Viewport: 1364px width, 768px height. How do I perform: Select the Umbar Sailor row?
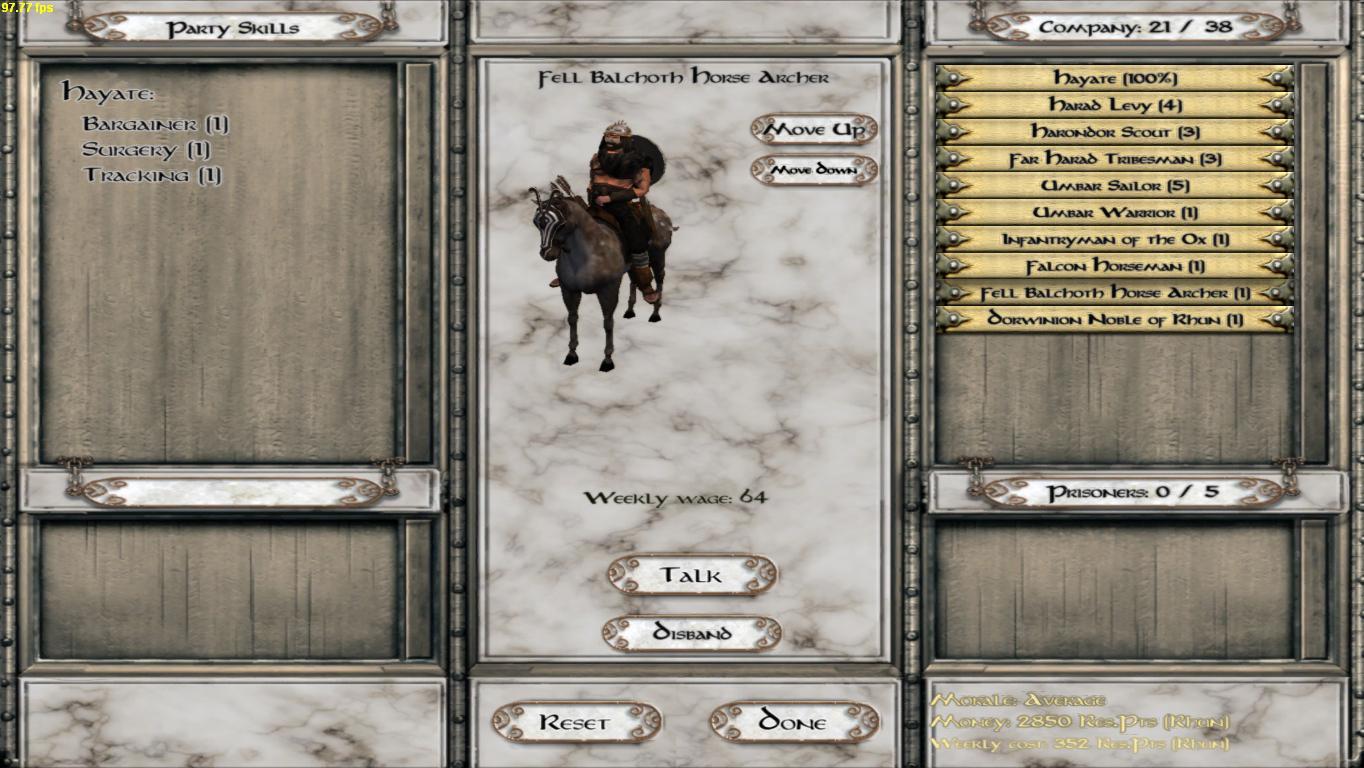click(1115, 186)
